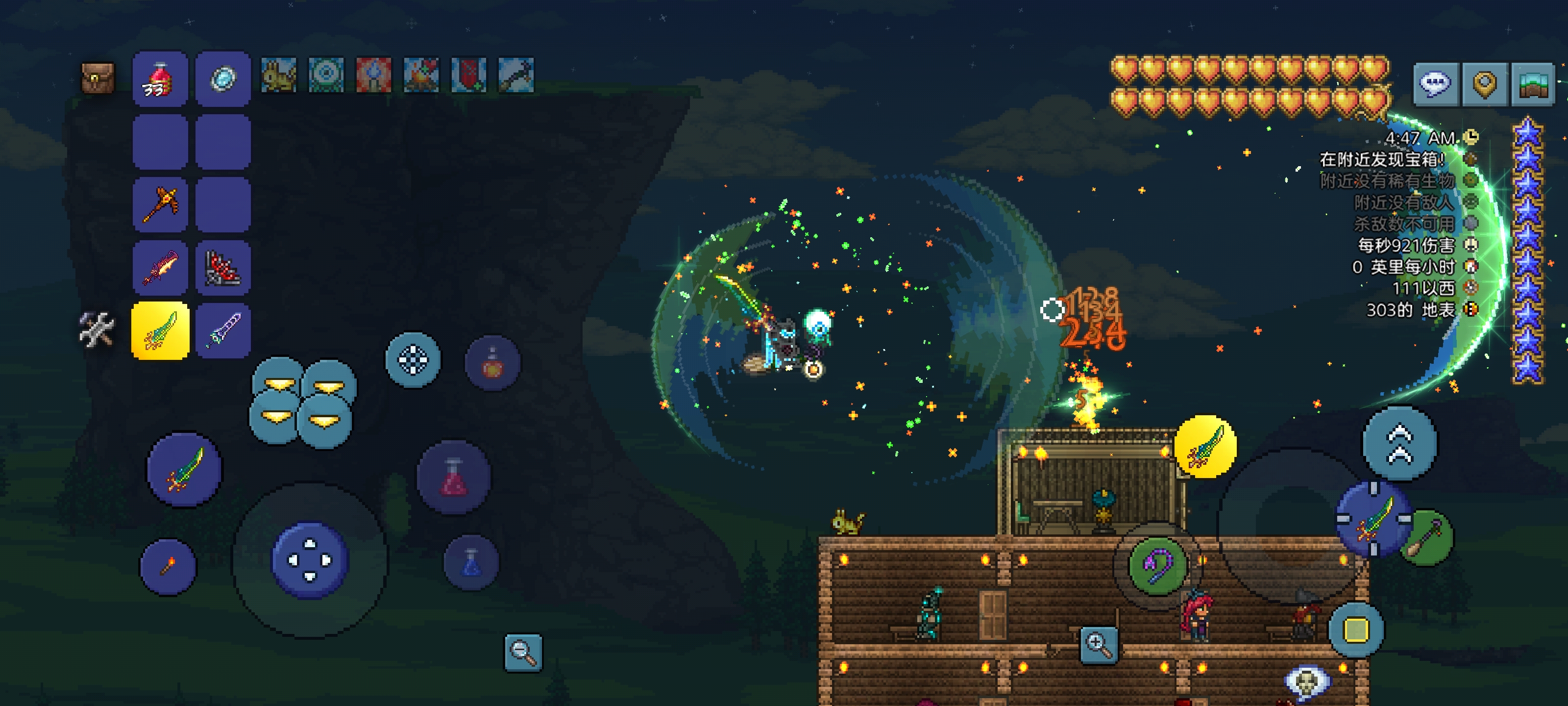This screenshot has width=1568, height=706.
Task: Select the healing potion hotbar slot
Action: coord(160,79)
